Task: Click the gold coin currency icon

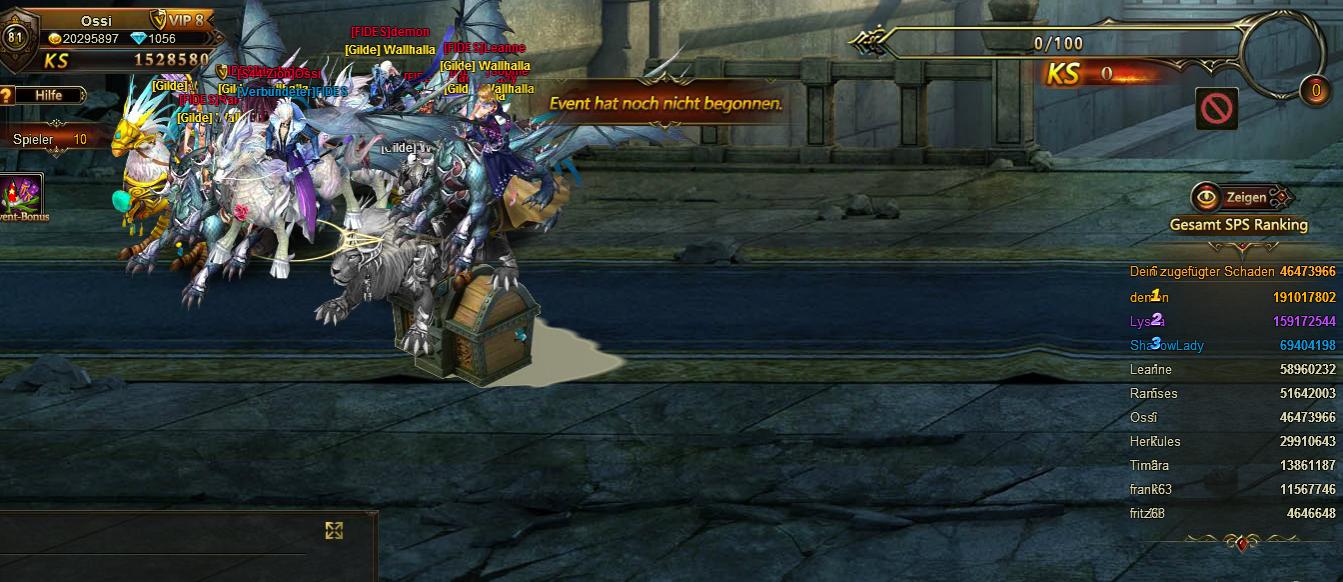Action: (55, 39)
